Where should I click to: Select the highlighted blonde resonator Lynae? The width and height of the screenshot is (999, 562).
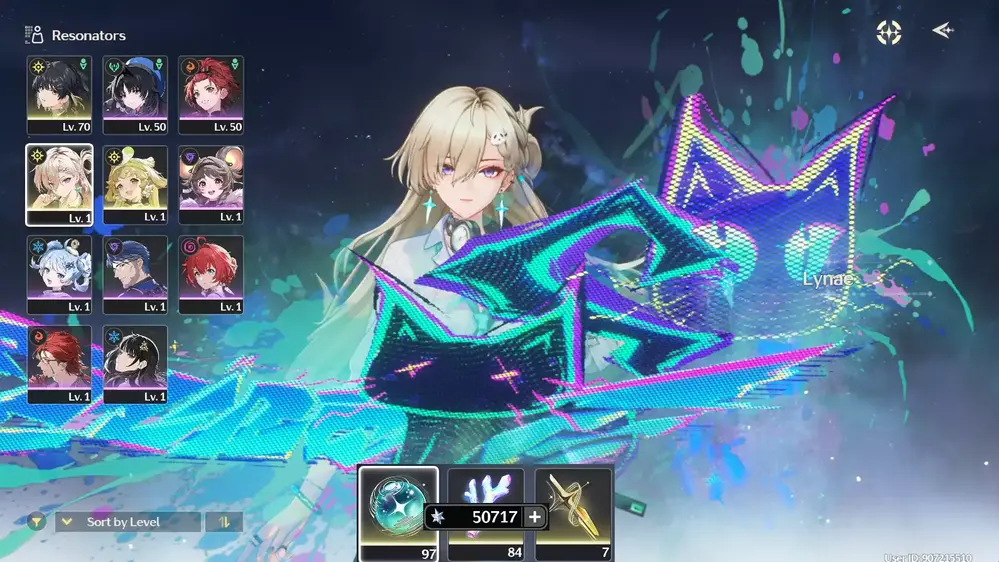pyautogui.click(x=59, y=184)
